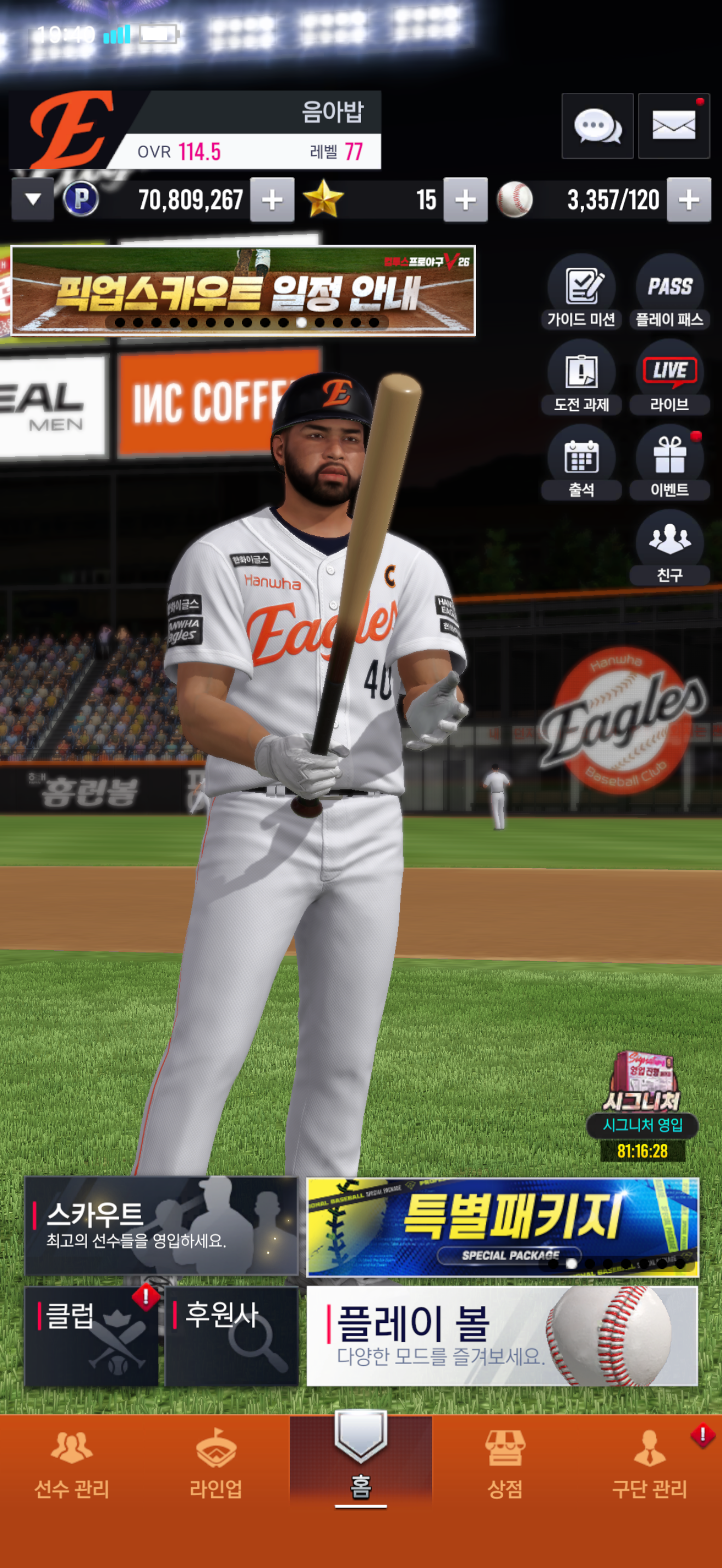Recharge play balls with plus button
The height and width of the screenshot is (1568, 722).
689,200
